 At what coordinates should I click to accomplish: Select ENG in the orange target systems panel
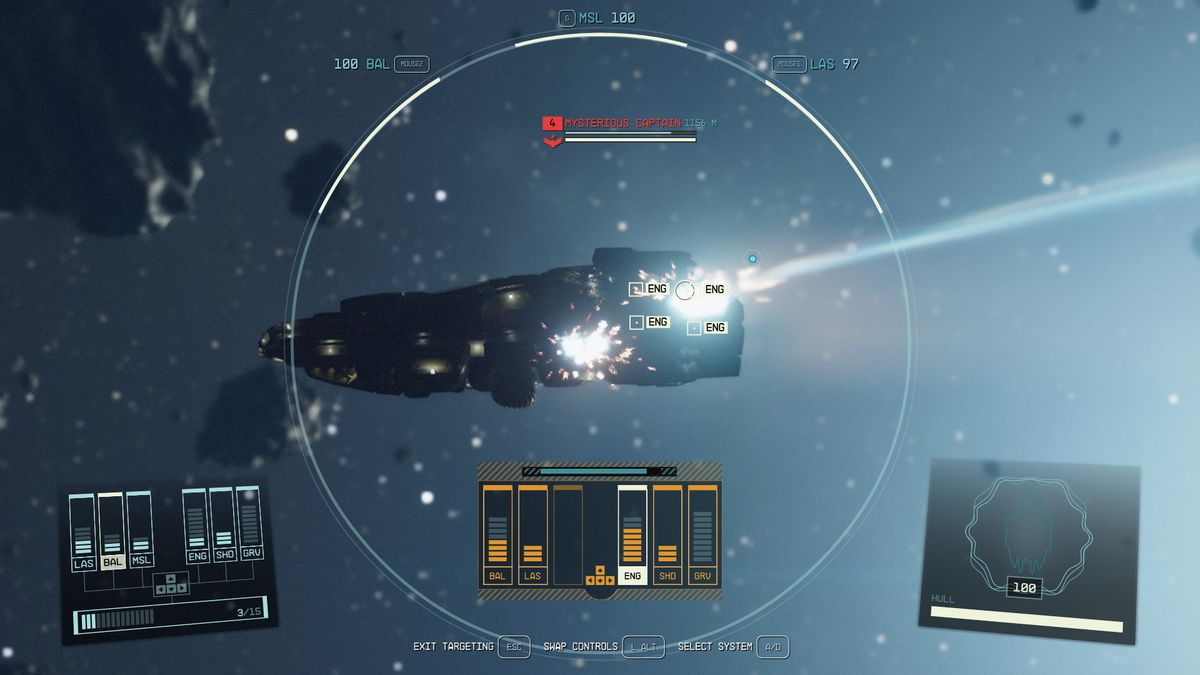(632, 575)
